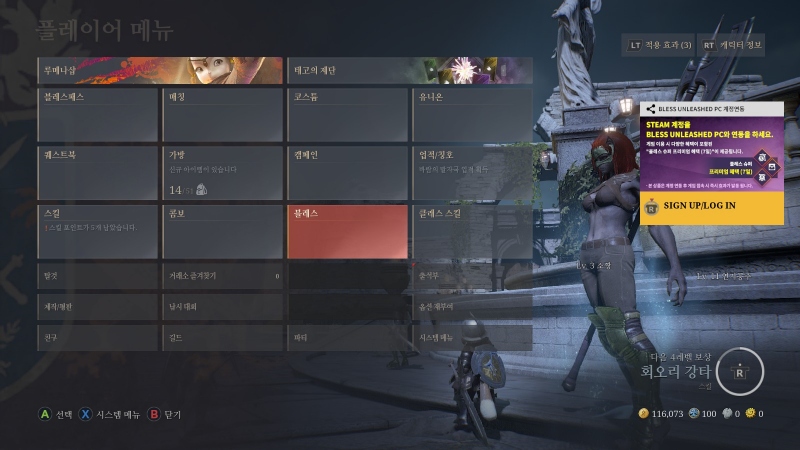Open the 업적/칭호 tile

coord(472,173)
